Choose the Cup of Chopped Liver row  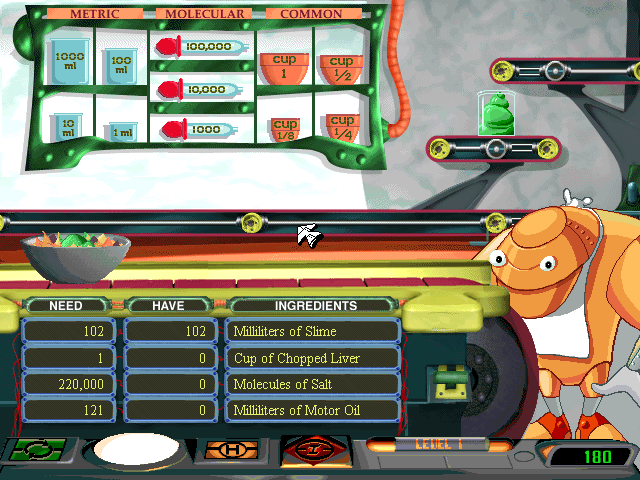[x=314, y=358]
